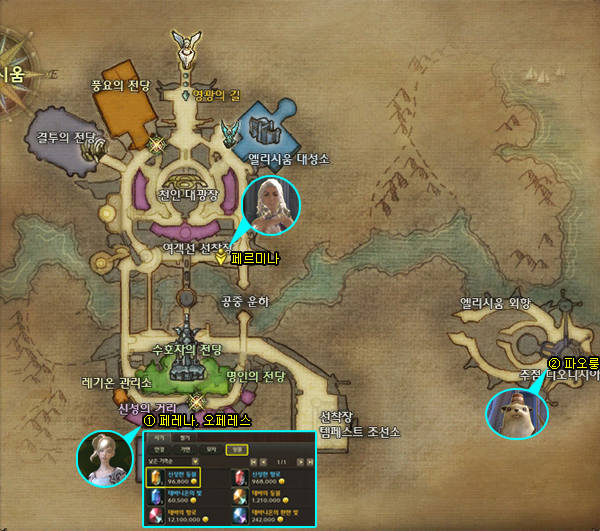Screen dimensions: 600x531
Task: Switch to the 팔기 sell tab
Action: point(184,438)
